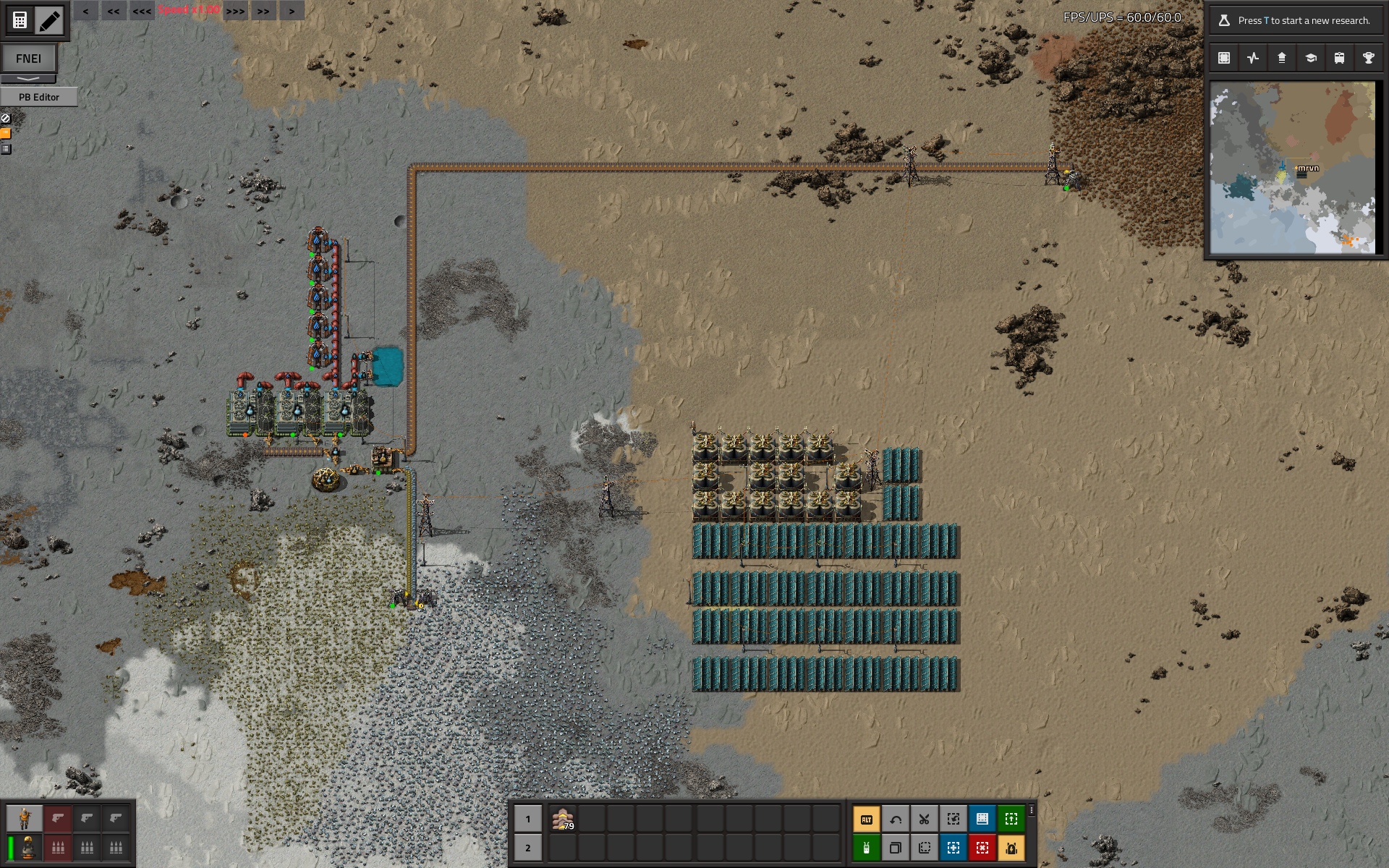Open production statistics graph icon
This screenshot has height=868, width=1389.
point(1253,58)
